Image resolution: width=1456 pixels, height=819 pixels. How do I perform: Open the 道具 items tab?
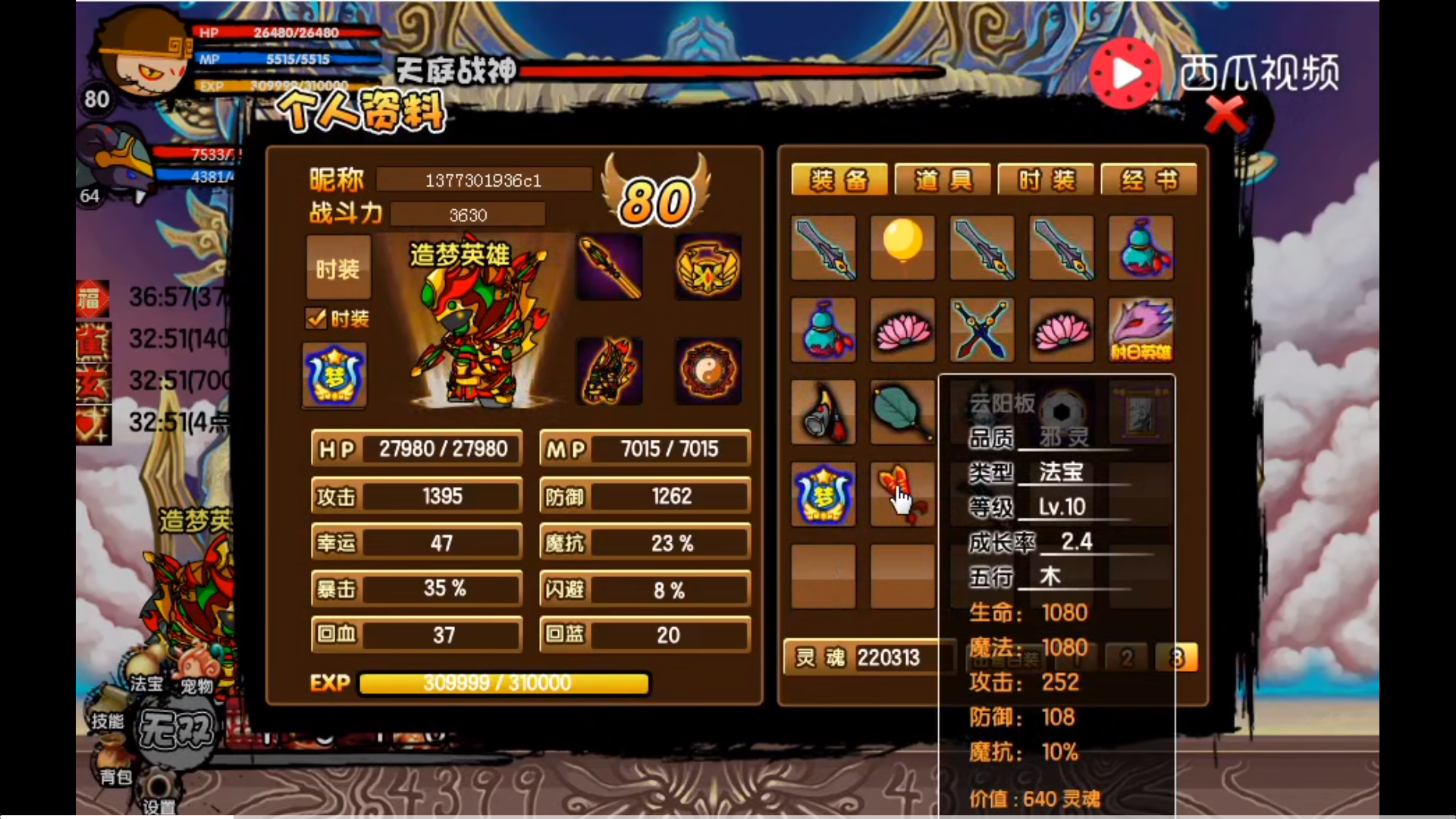943,180
